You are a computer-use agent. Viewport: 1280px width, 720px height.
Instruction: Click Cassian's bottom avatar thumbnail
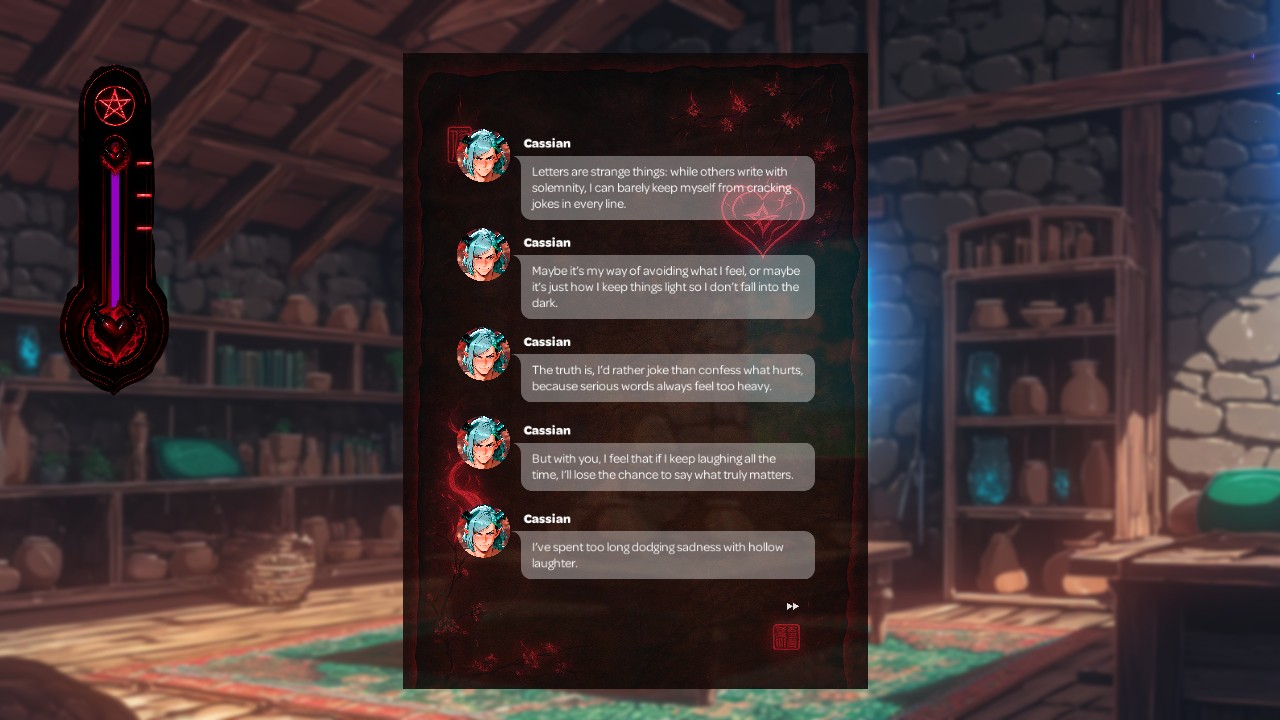pyautogui.click(x=484, y=531)
